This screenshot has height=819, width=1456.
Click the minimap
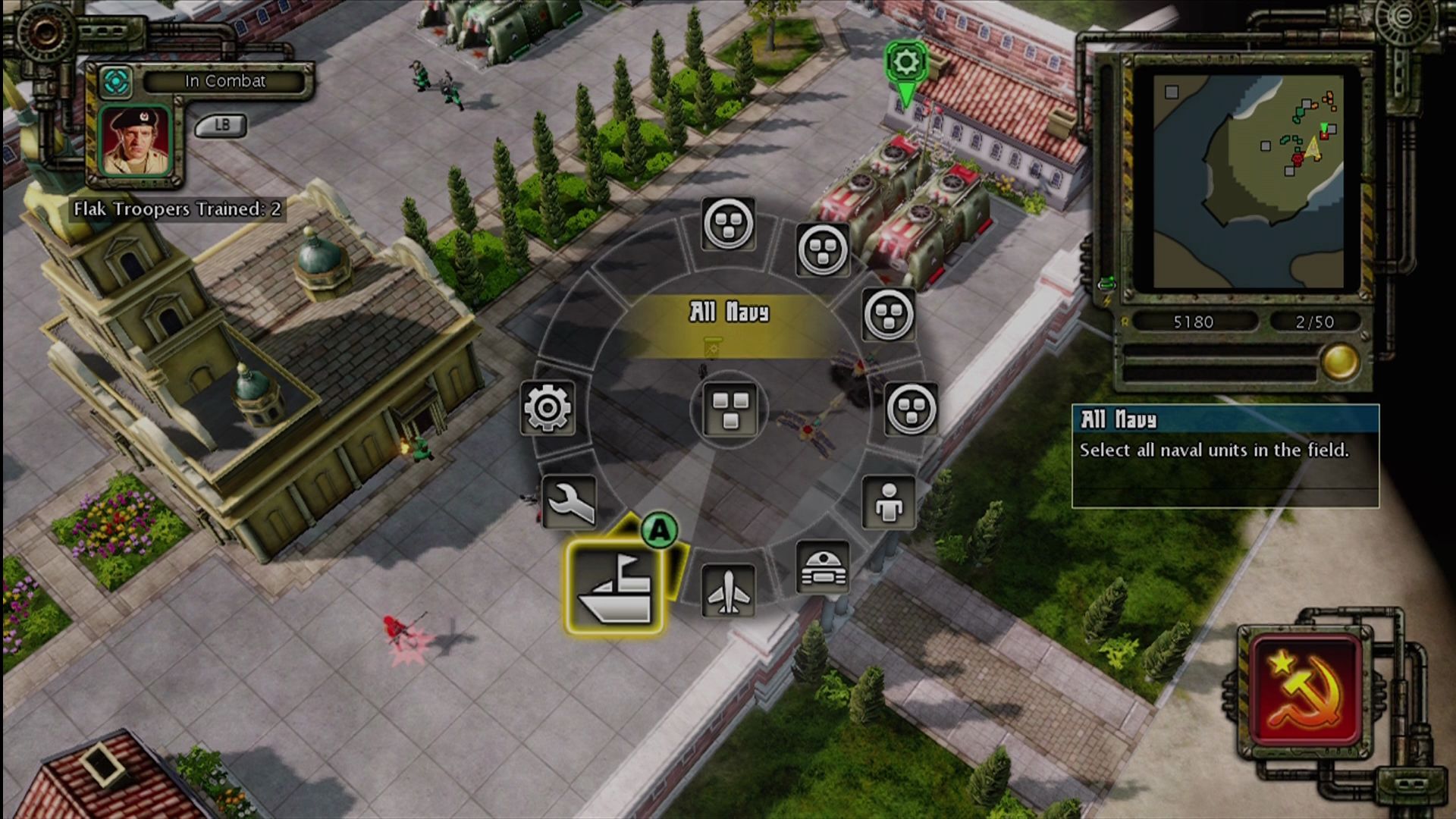click(x=1248, y=180)
